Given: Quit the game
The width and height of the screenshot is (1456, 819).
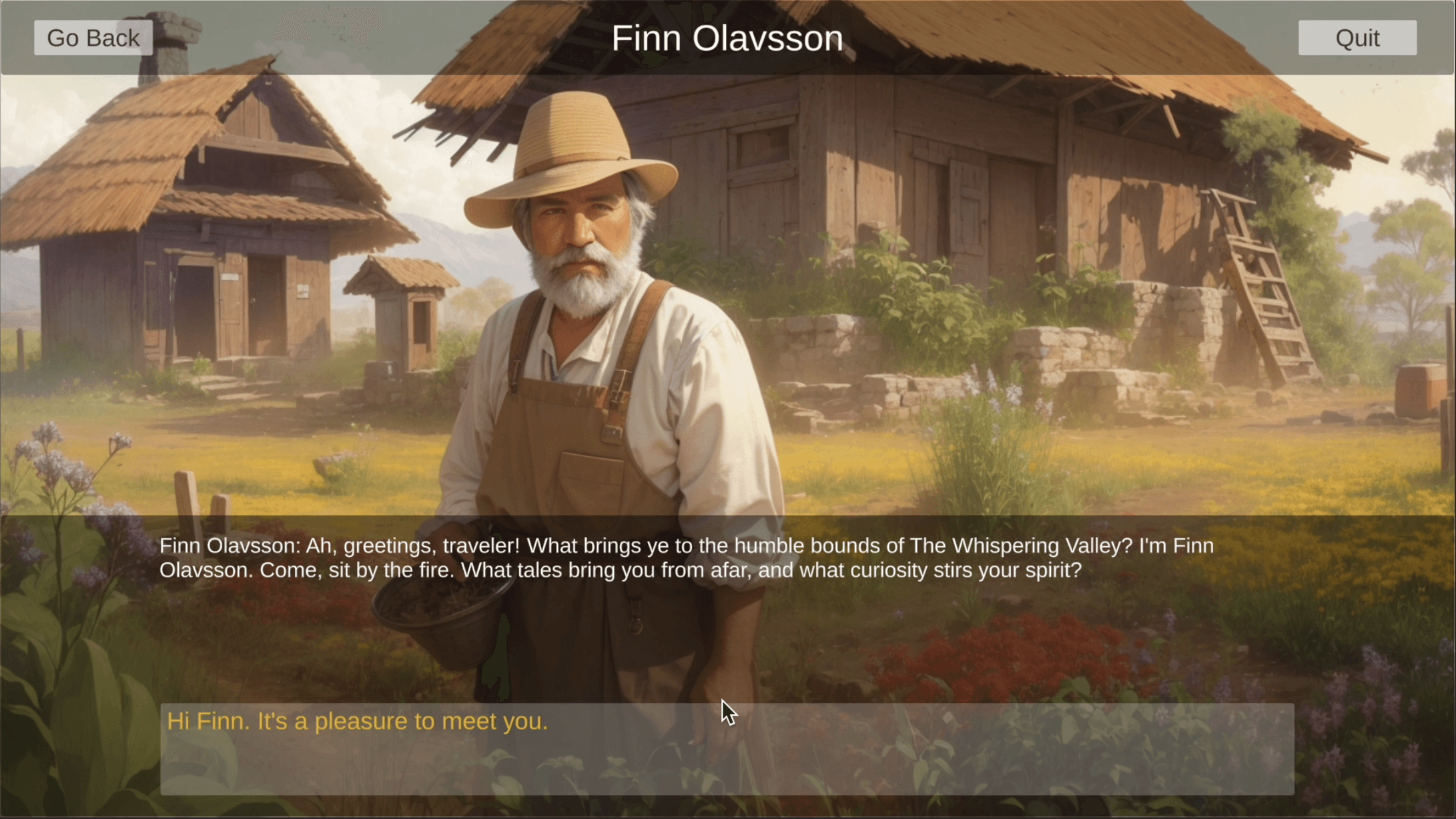Looking at the screenshot, I should coord(1357,38).
